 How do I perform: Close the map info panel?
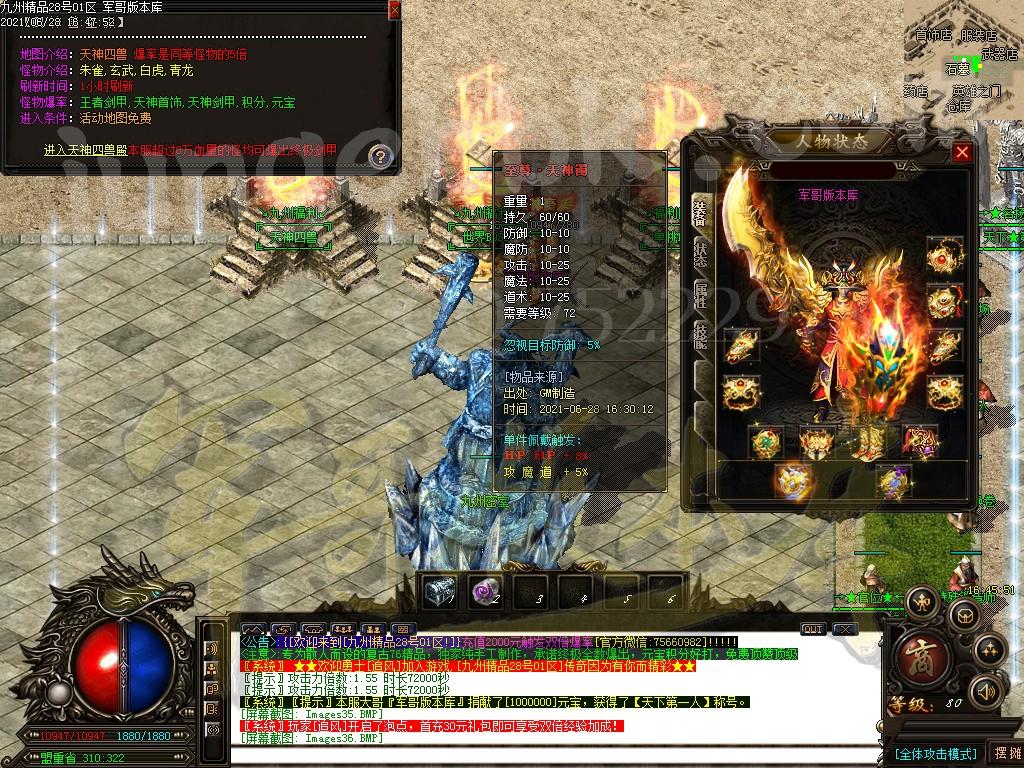pos(394,9)
